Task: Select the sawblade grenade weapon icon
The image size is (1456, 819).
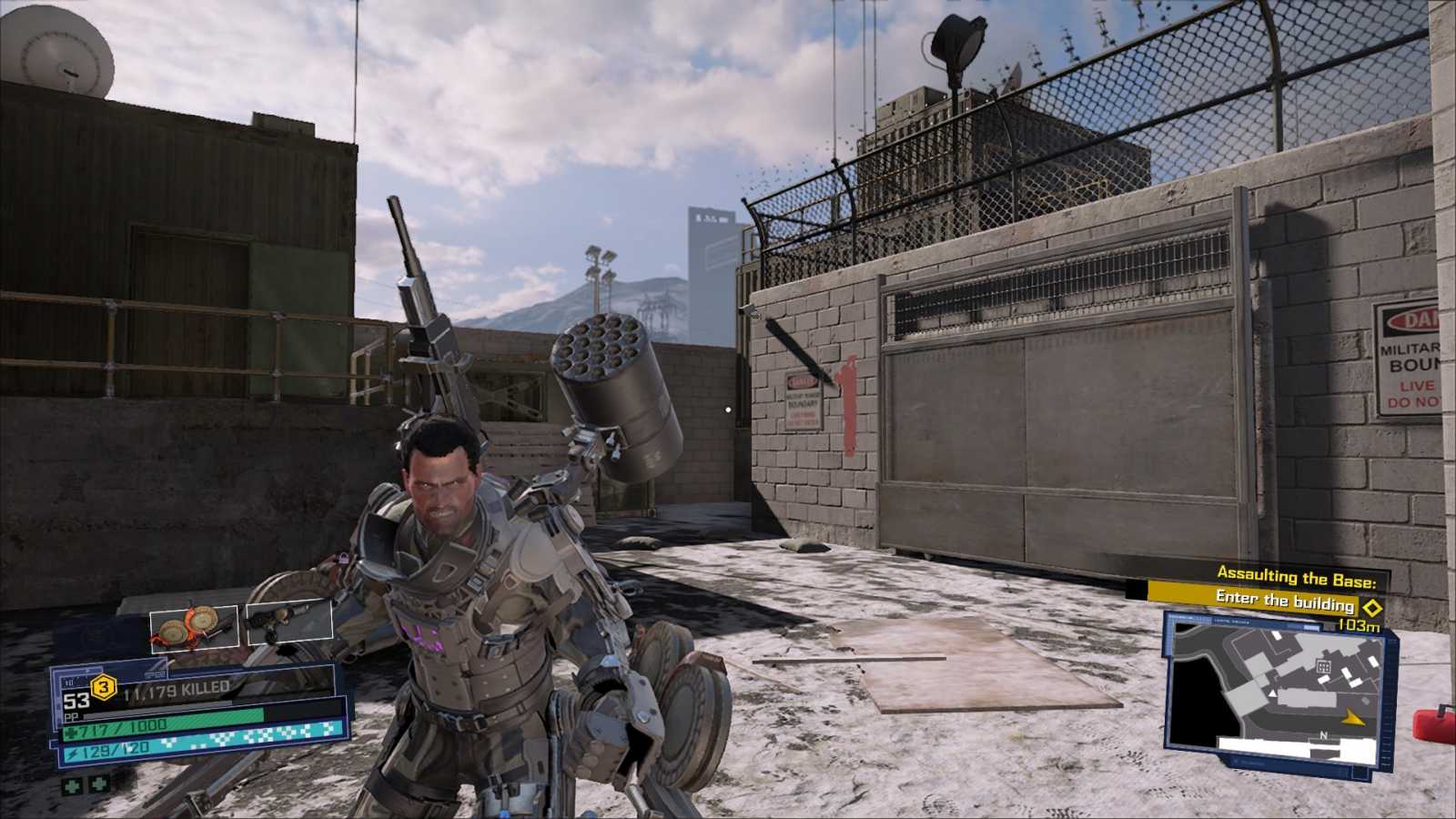Action: click(x=194, y=626)
